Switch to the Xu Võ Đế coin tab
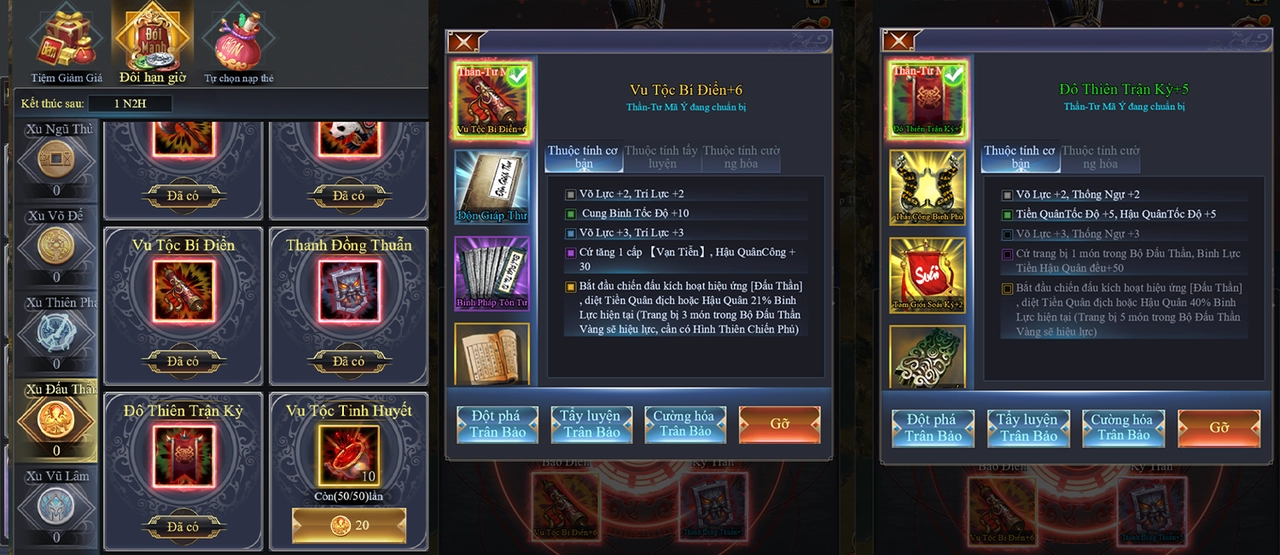The image size is (1280, 555). point(56,246)
